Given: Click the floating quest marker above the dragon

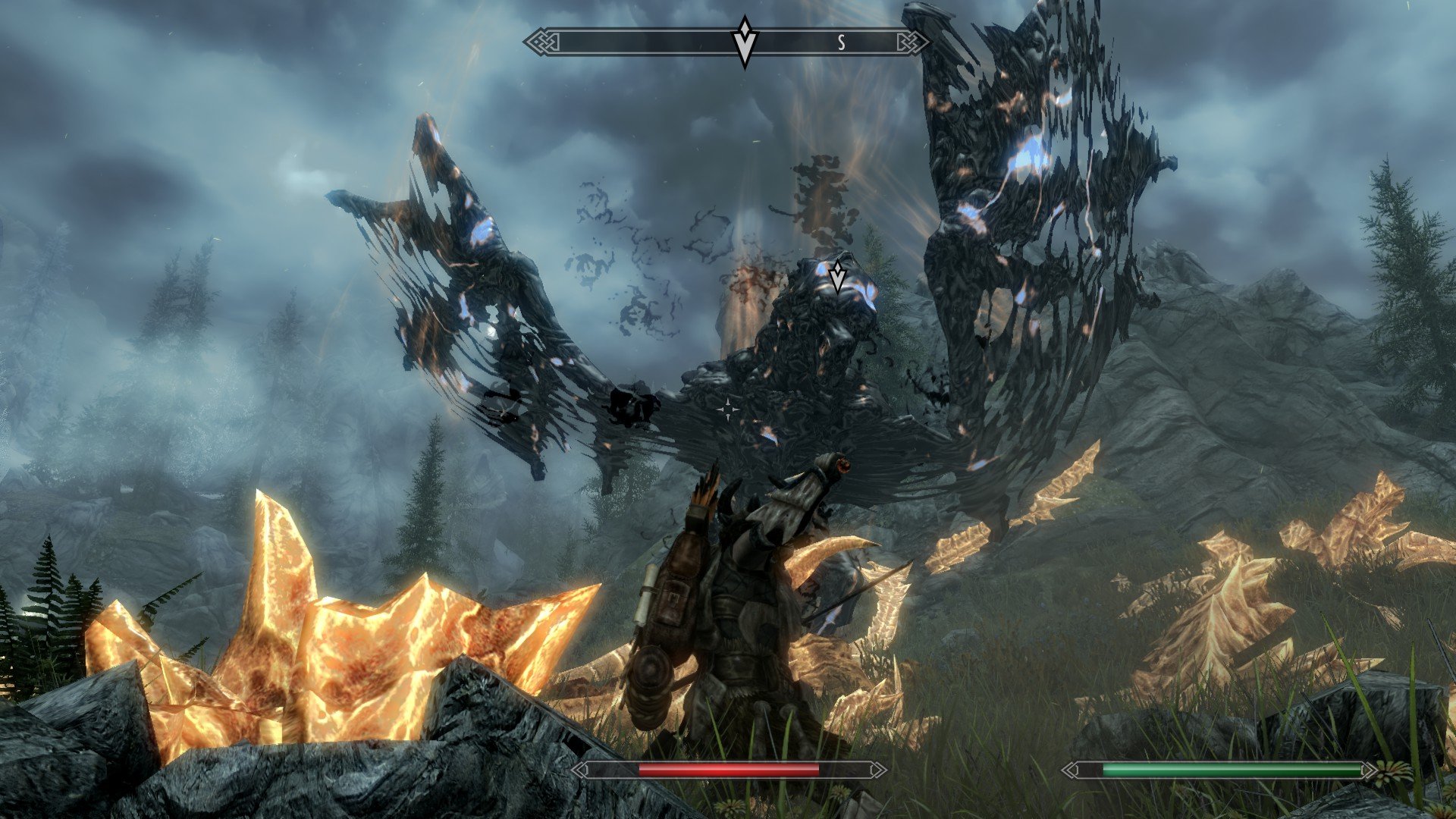Looking at the screenshot, I should point(837,278).
